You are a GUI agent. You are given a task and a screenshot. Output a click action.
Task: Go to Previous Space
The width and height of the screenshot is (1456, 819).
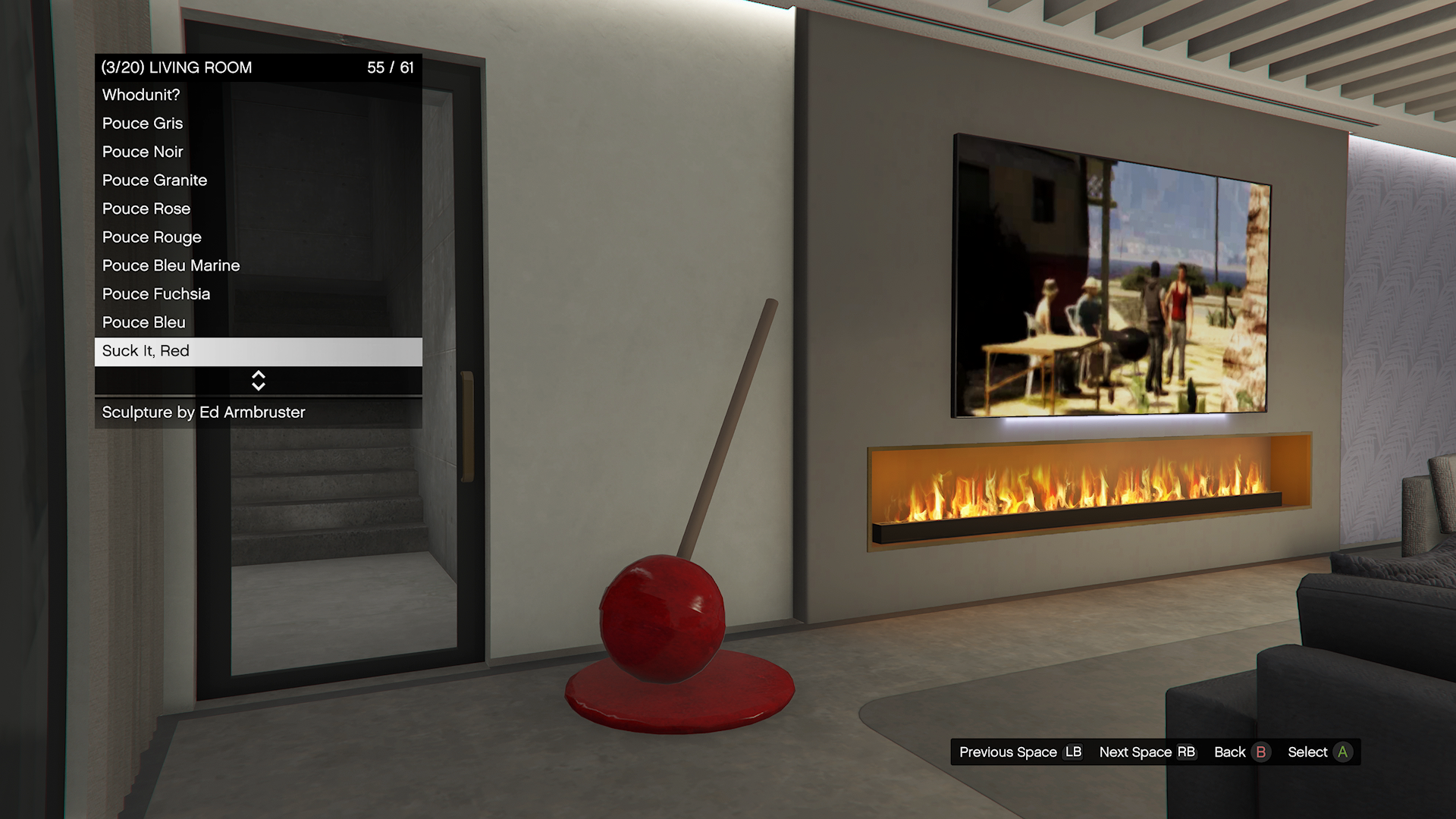[x=1020, y=752]
